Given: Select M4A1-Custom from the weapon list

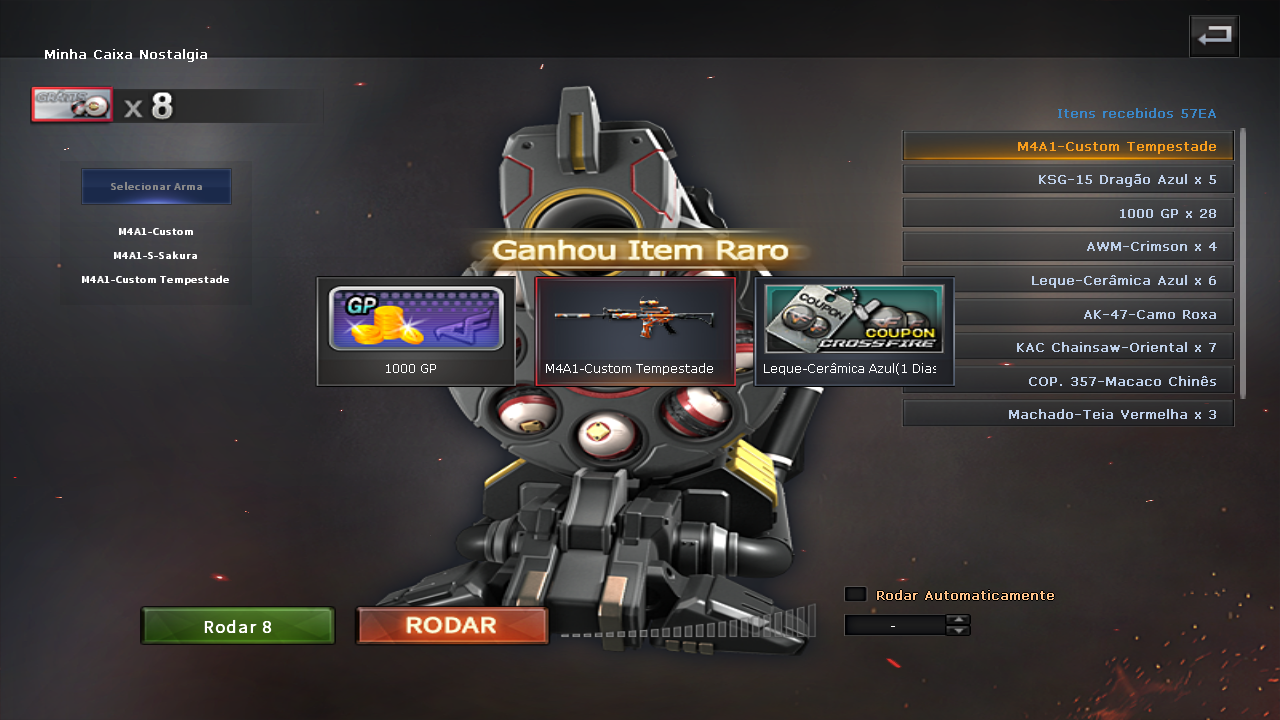Looking at the screenshot, I should point(155,231).
